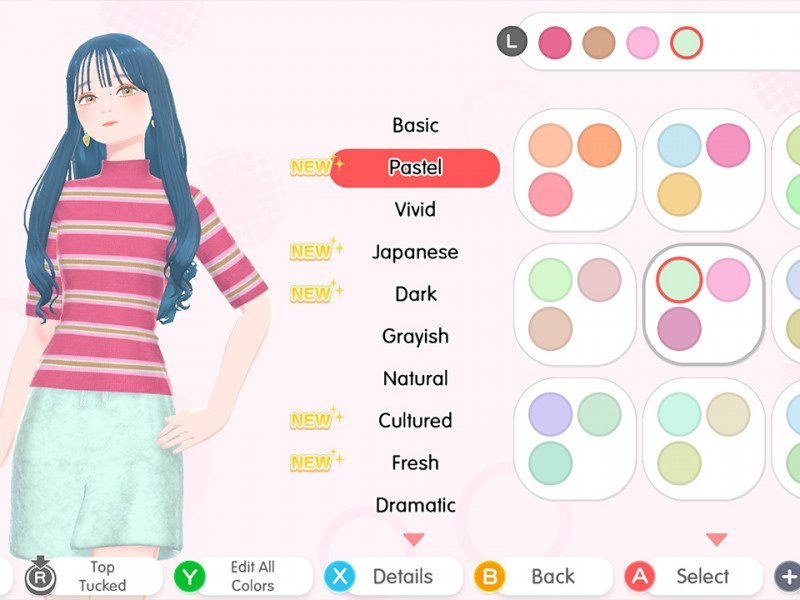Choose the lavender, mint and teal palette card

tap(574, 438)
